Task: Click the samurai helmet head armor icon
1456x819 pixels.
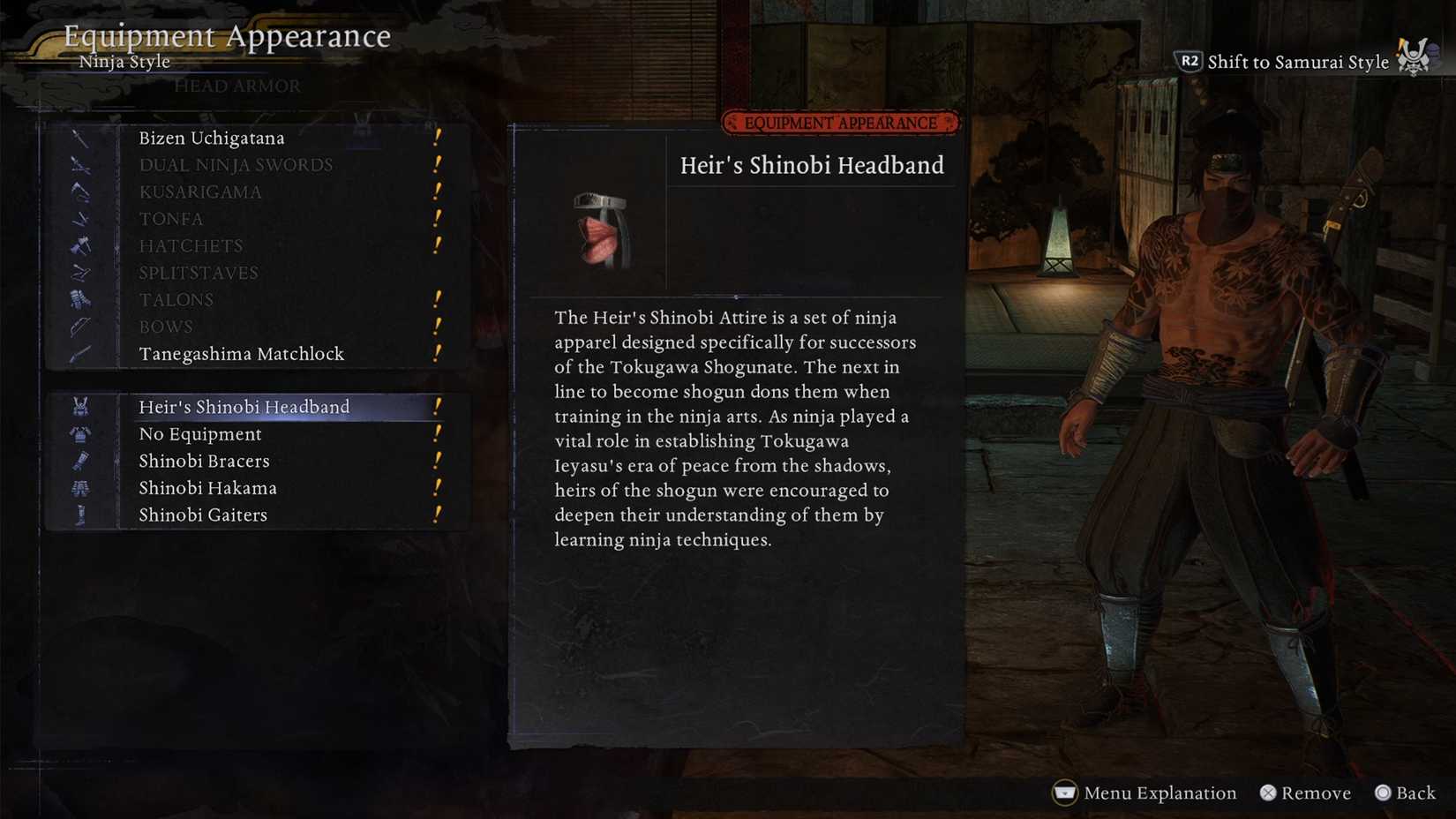Action: pos(79,406)
